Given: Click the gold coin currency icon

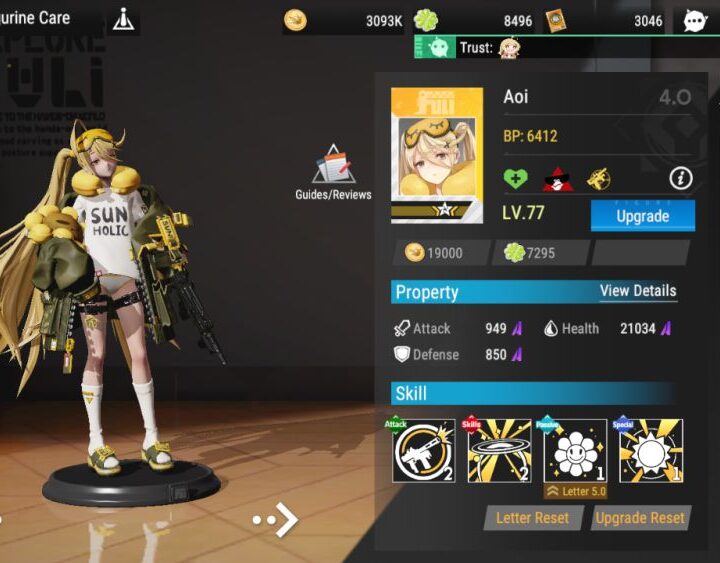Looking at the screenshot, I should click(x=295, y=20).
